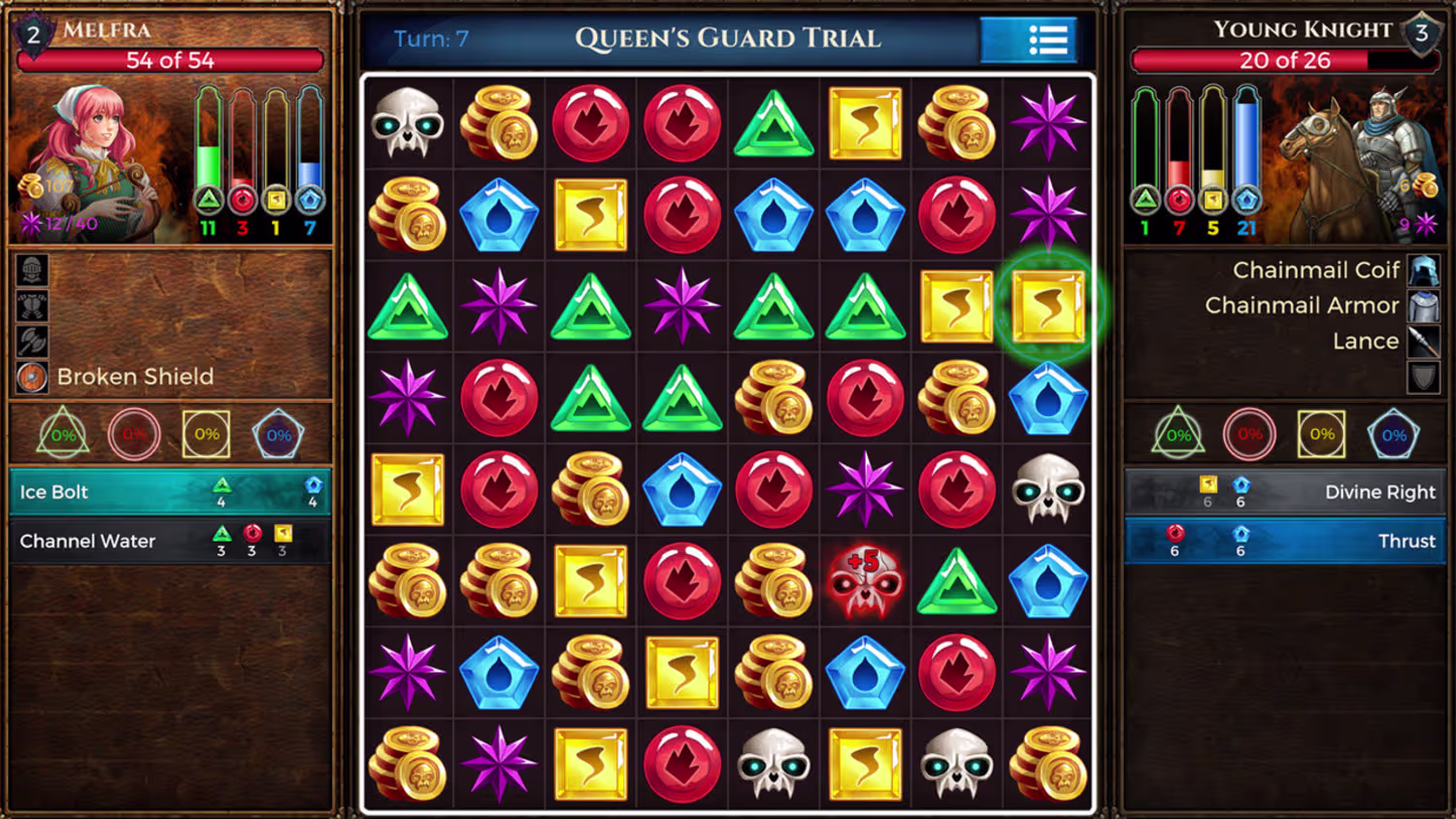The height and width of the screenshot is (819, 1456).
Task: Select the glowing circled yellow gem
Action: tap(1048, 308)
